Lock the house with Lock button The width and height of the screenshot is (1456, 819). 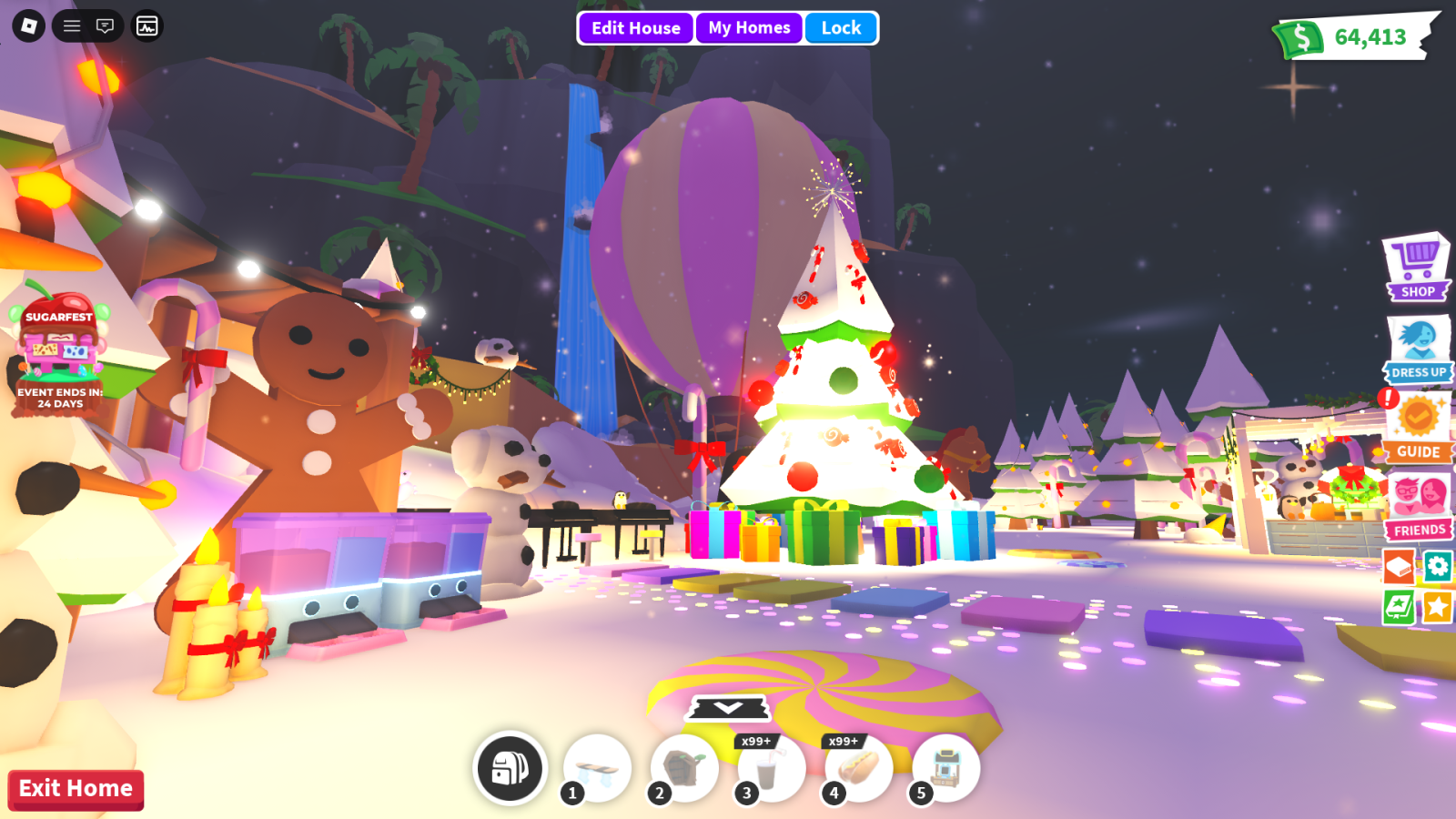click(x=841, y=28)
